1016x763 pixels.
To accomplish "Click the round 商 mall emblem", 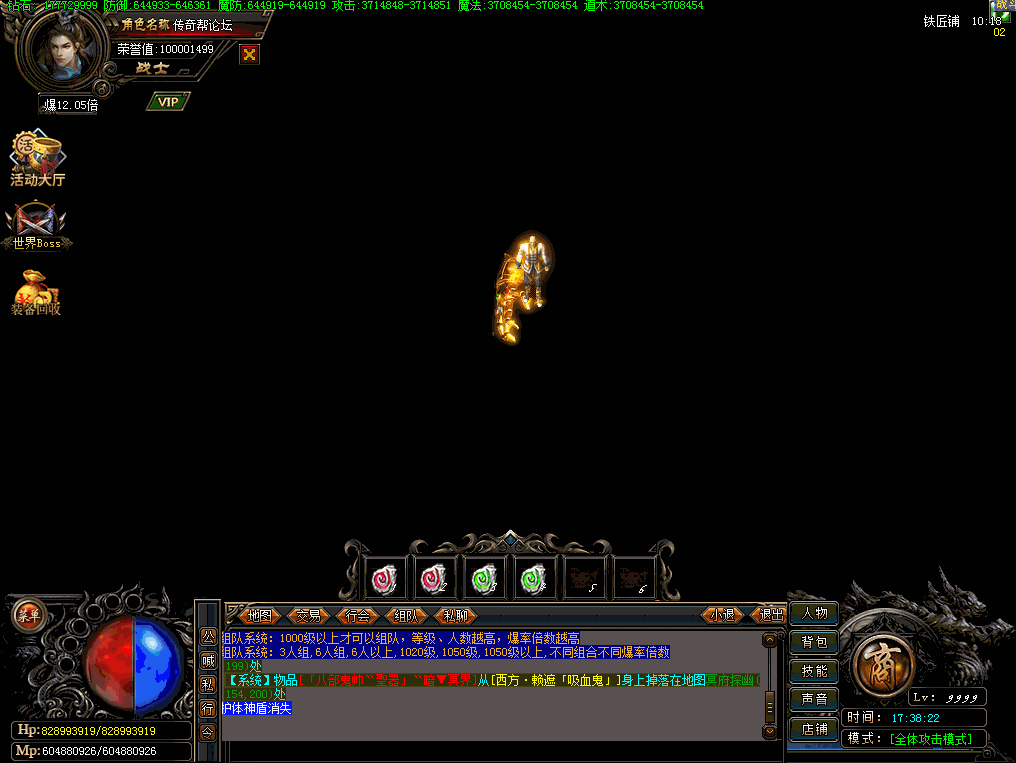I will [884, 663].
